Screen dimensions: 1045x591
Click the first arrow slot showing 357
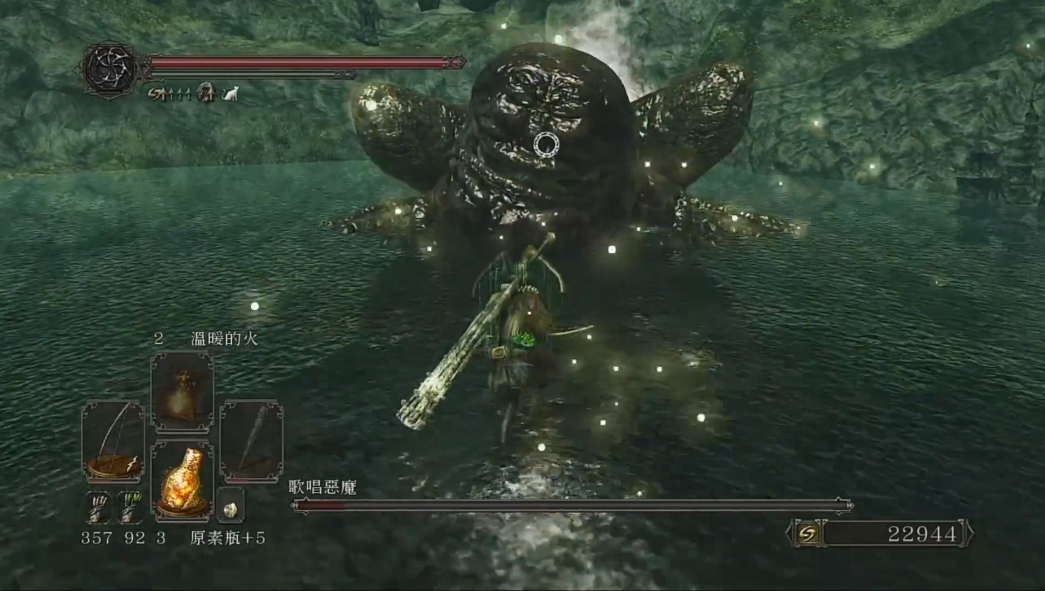(x=98, y=505)
